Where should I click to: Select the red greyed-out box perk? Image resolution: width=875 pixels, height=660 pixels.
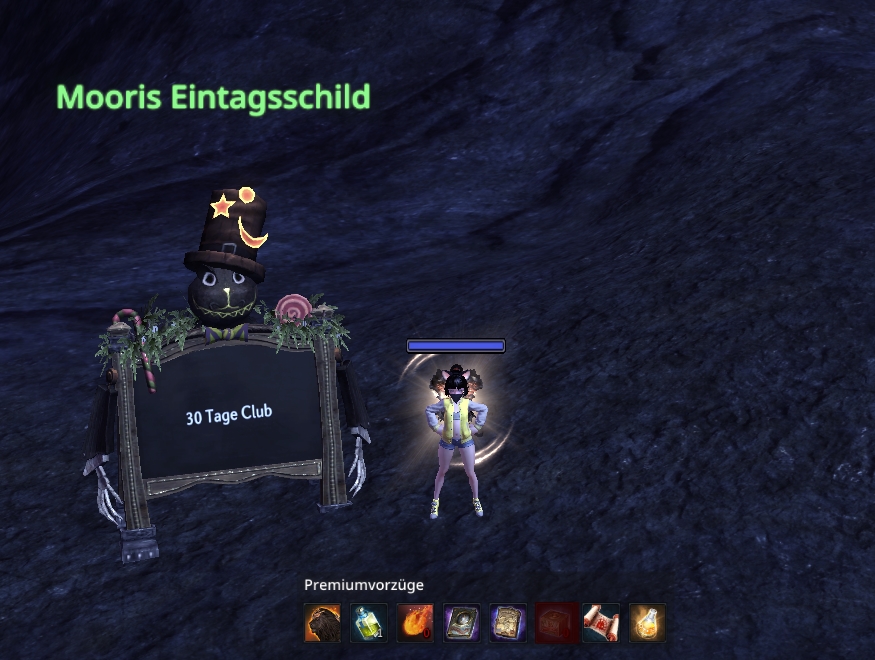pos(555,623)
